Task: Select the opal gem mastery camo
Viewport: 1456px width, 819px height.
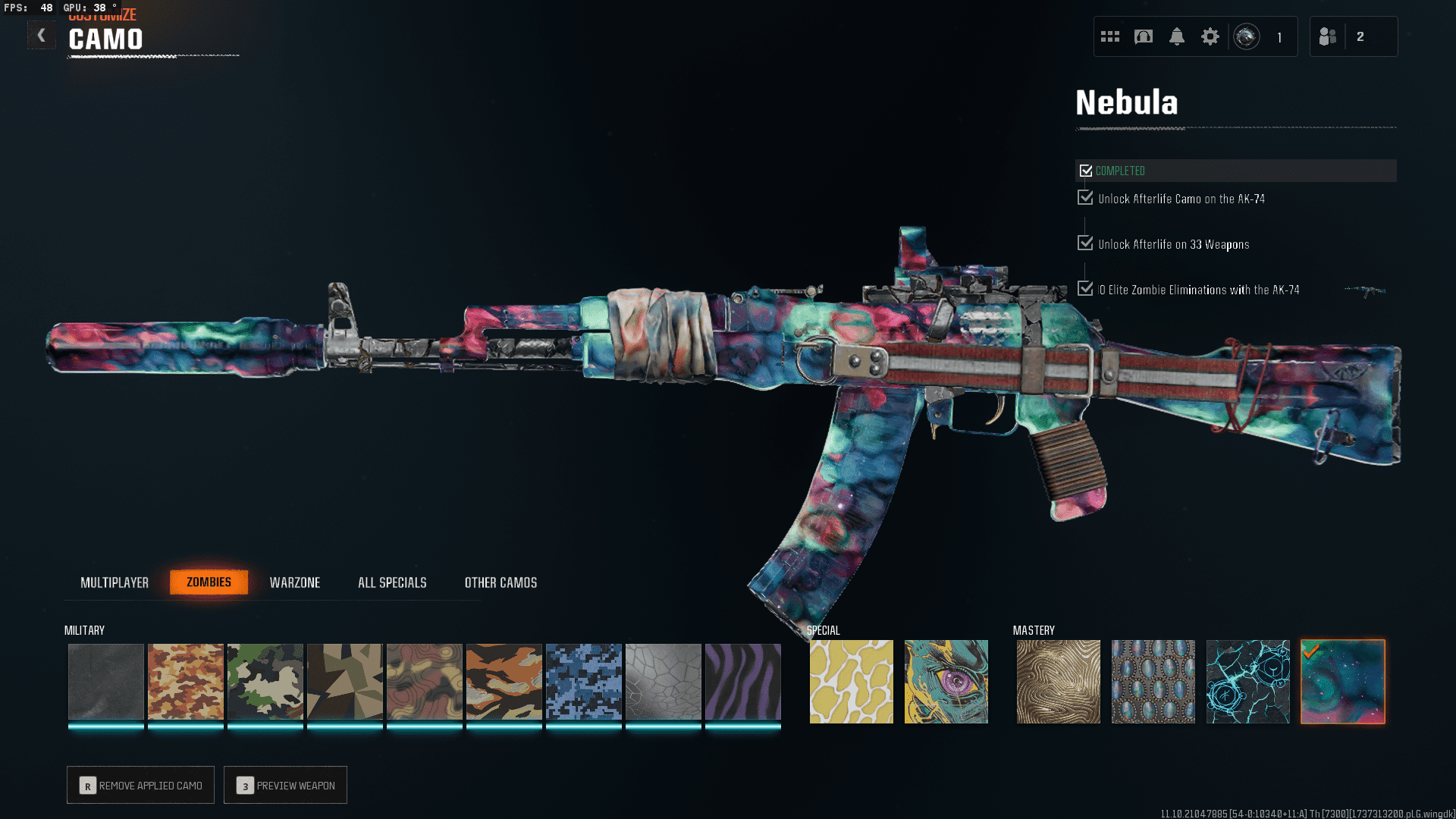Action: 1153,682
